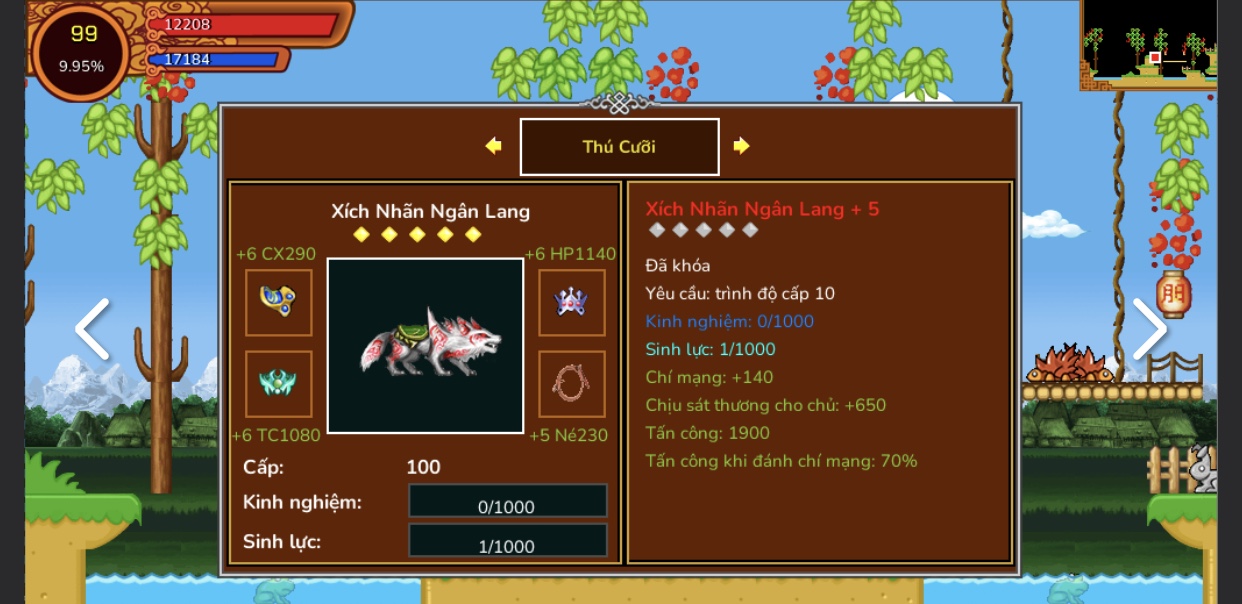Image resolution: width=1242 pixels, height=604 pixels.
Task: Go to next screen with white right chevron
Action: pos(1149,329)
